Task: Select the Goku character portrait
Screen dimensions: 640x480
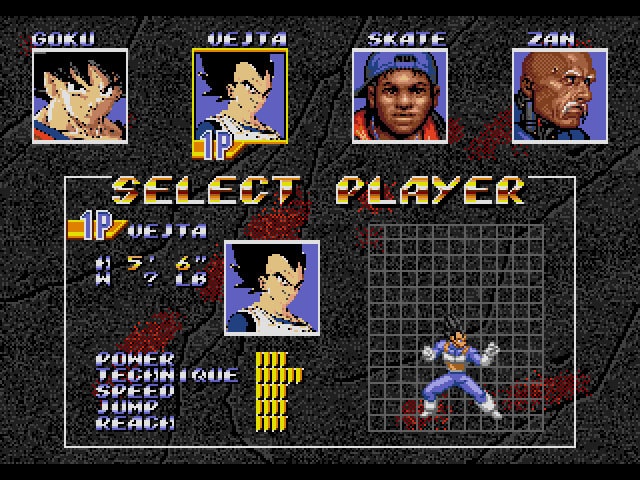Action: (80, 96)
